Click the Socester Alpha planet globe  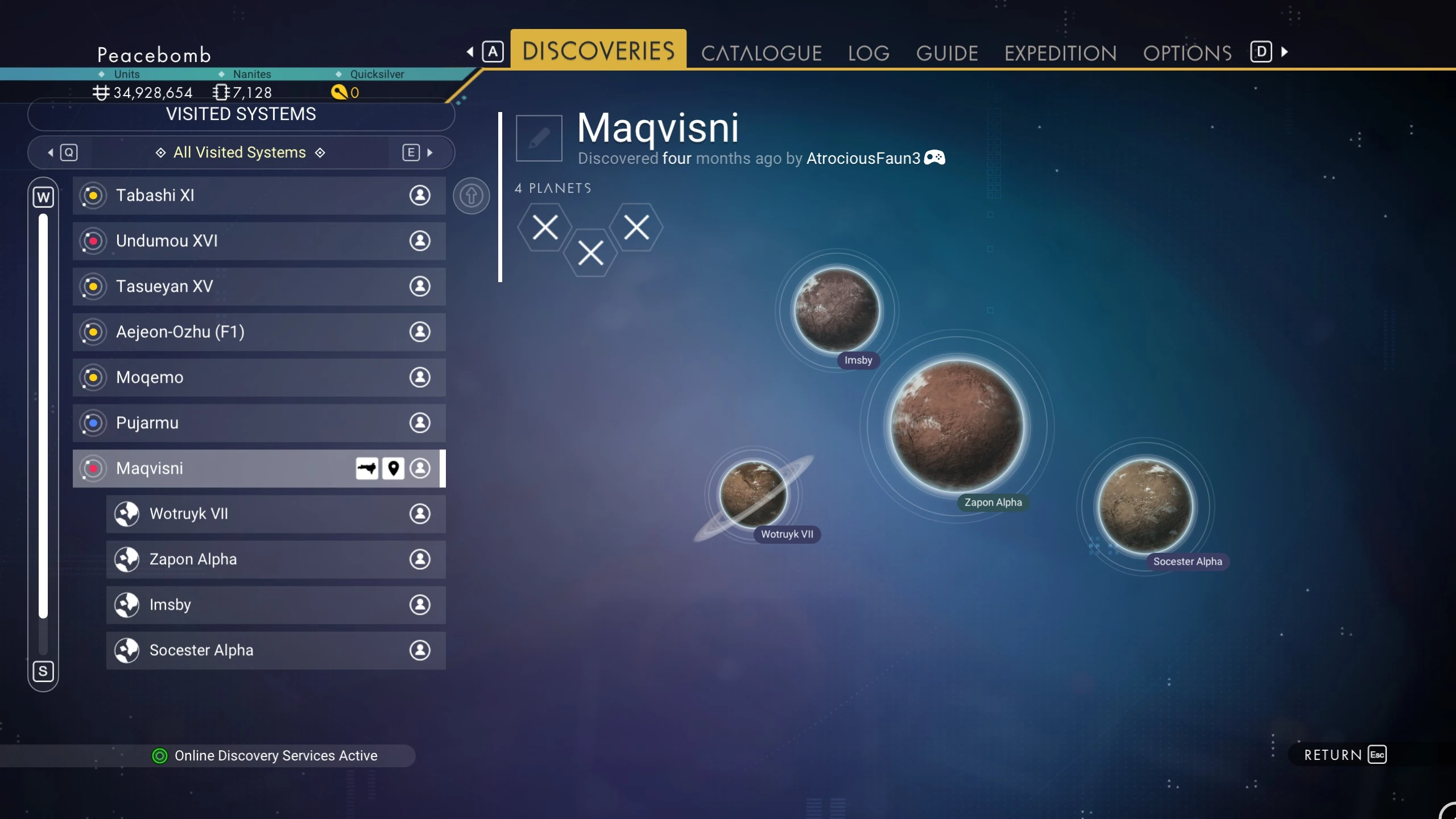[x=1145, y=505]
